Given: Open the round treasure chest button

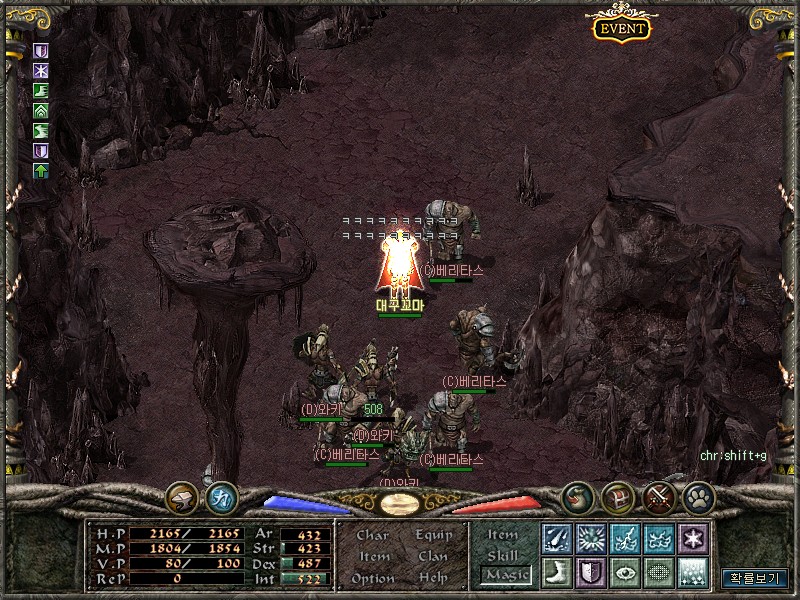Looking at the screenshot, I should [x=617, y=496].
